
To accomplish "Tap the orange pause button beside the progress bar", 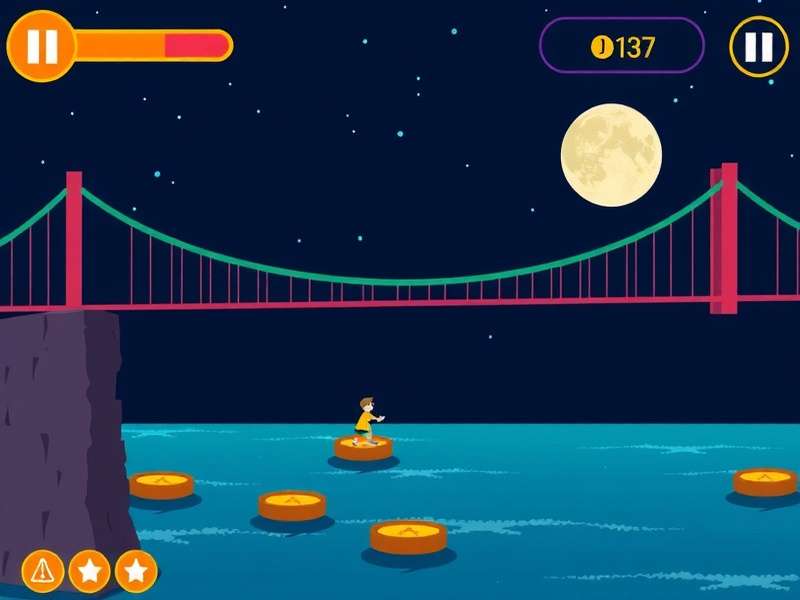I will 41,46.
